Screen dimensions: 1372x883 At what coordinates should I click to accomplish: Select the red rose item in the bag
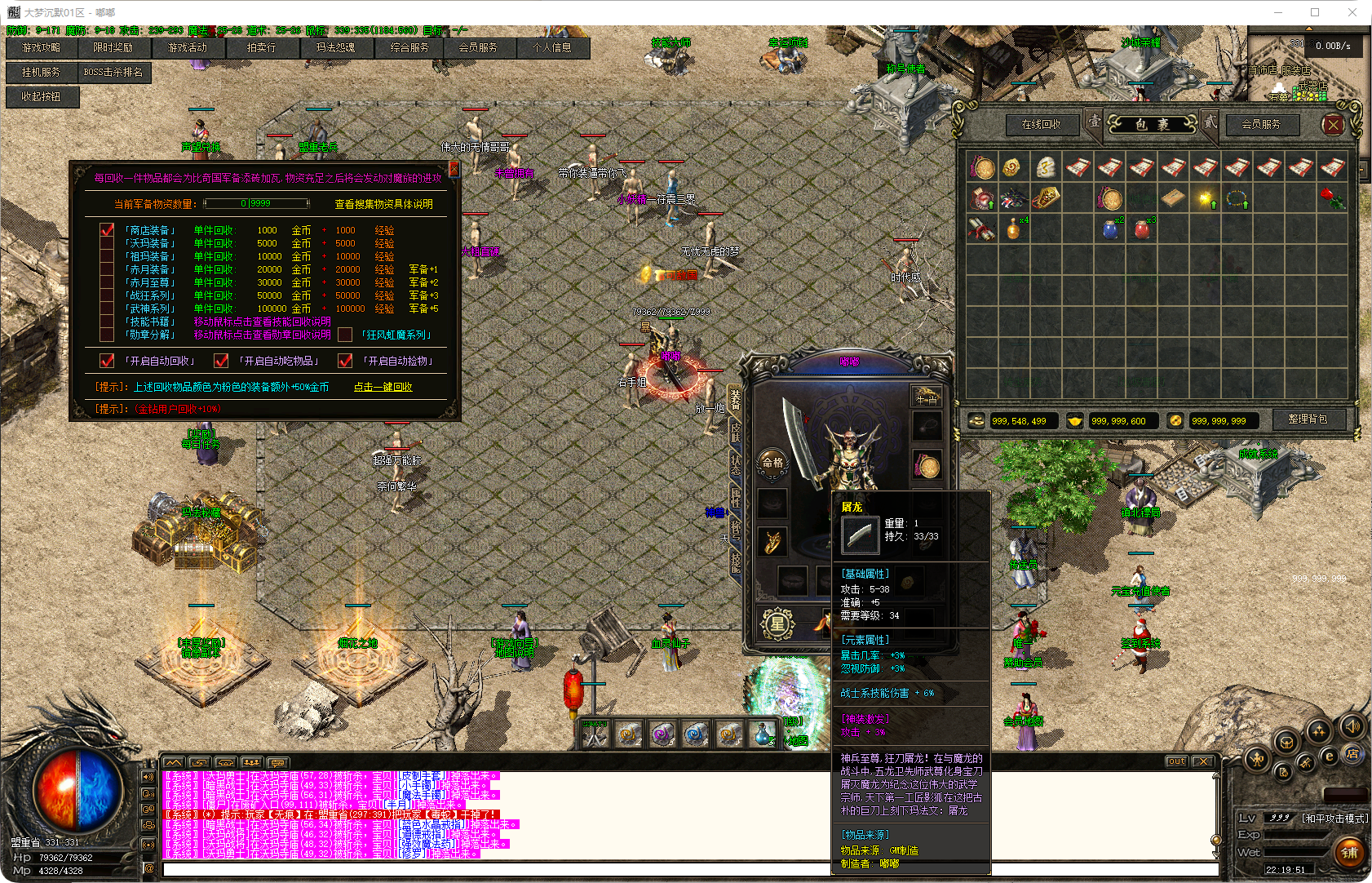1333,198
